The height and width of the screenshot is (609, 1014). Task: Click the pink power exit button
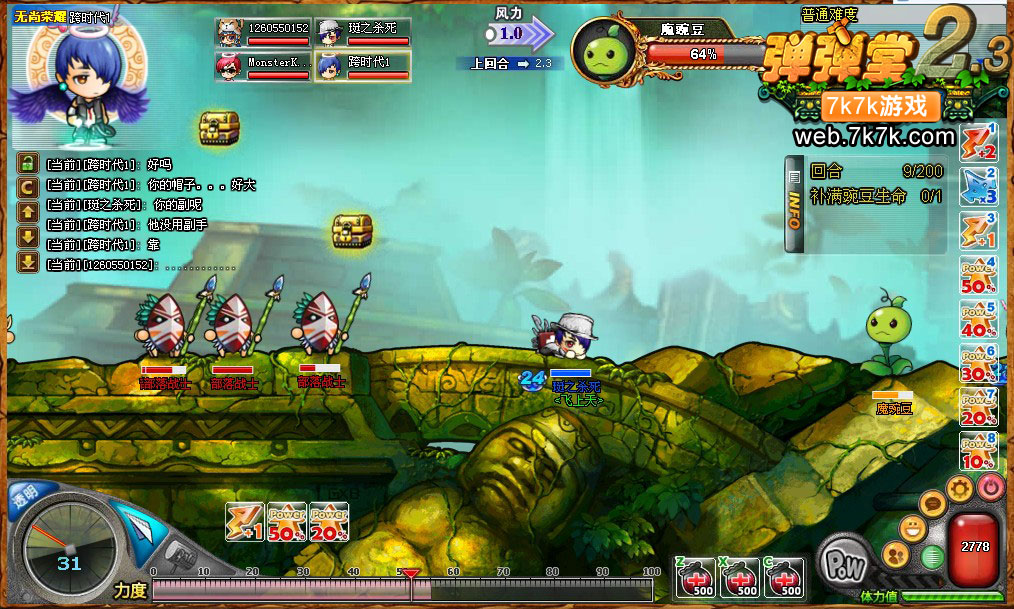(990, 487)
